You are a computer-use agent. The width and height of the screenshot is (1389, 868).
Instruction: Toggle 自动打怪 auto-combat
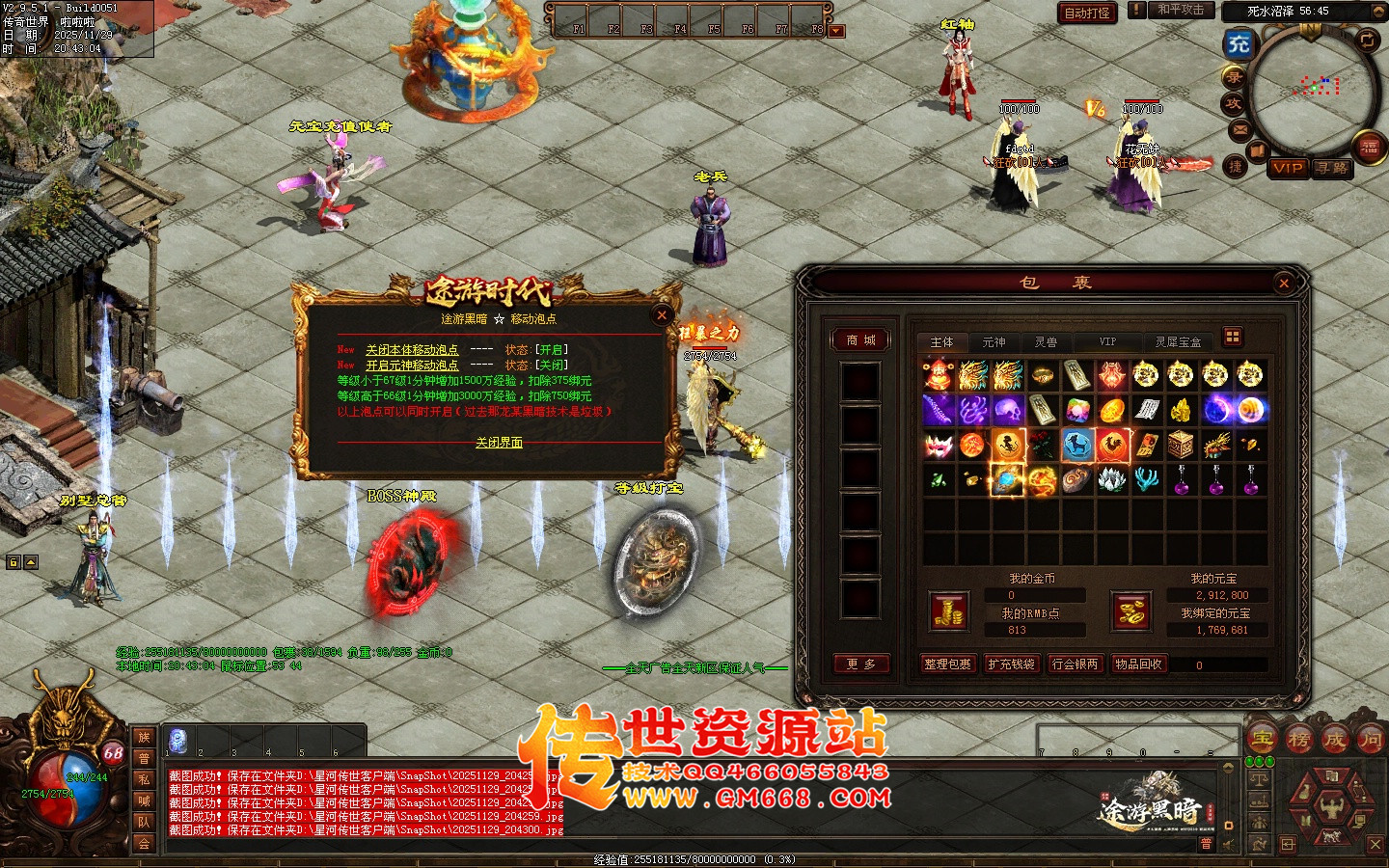[x=1087, y=13]
